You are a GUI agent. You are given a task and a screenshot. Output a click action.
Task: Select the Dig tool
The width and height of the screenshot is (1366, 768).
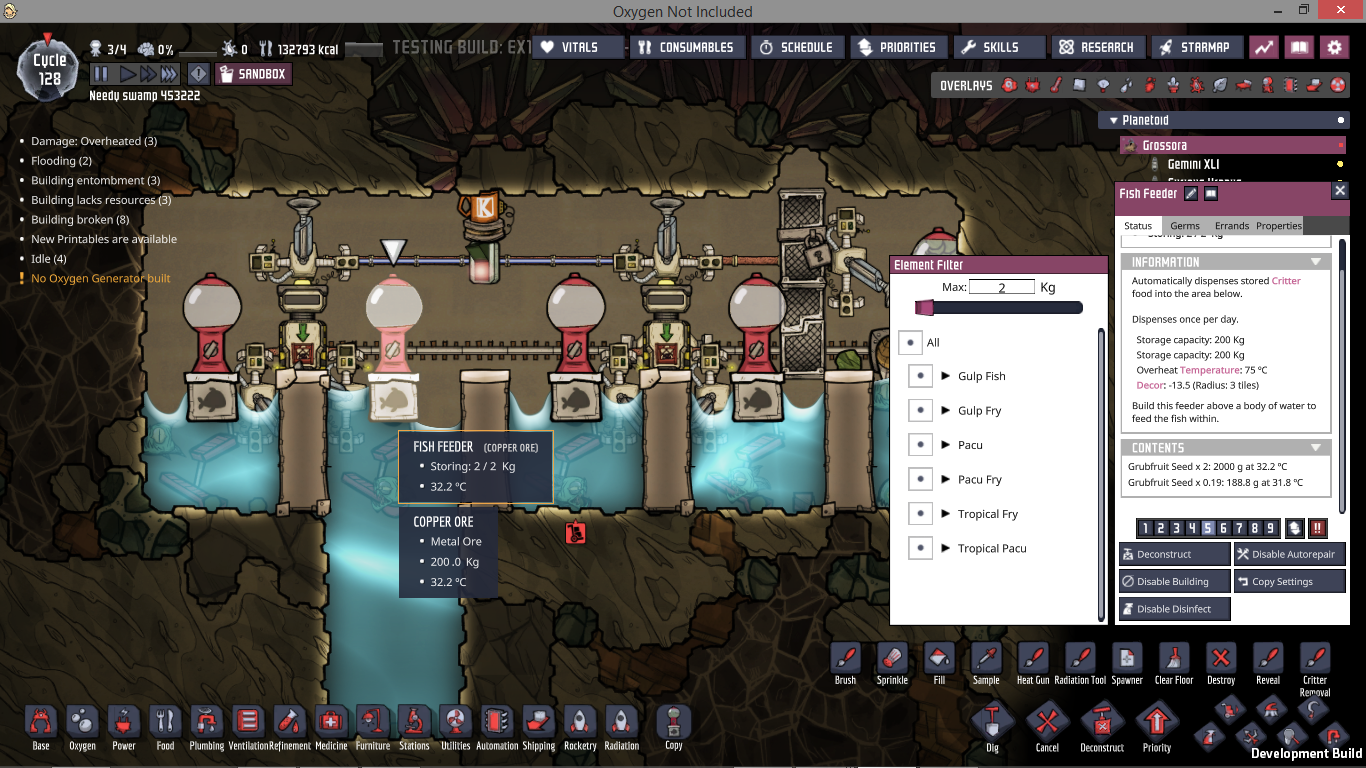pyautogui.click(x=992, y=725)
